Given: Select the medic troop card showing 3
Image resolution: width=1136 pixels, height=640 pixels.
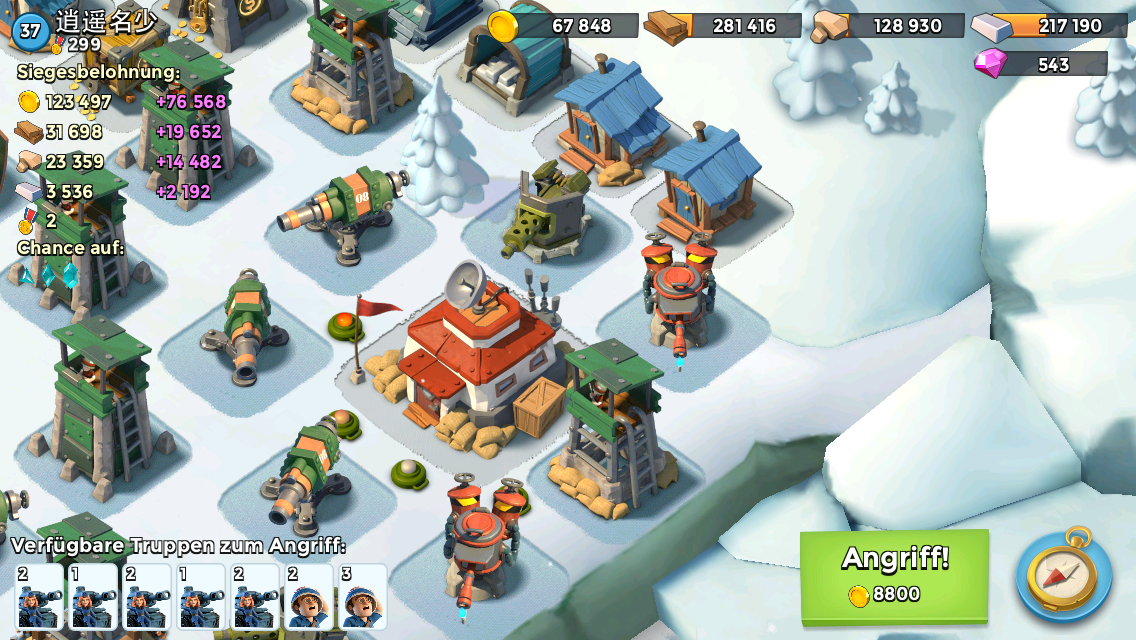Looking at the screenshot, I should click(362, 597).
